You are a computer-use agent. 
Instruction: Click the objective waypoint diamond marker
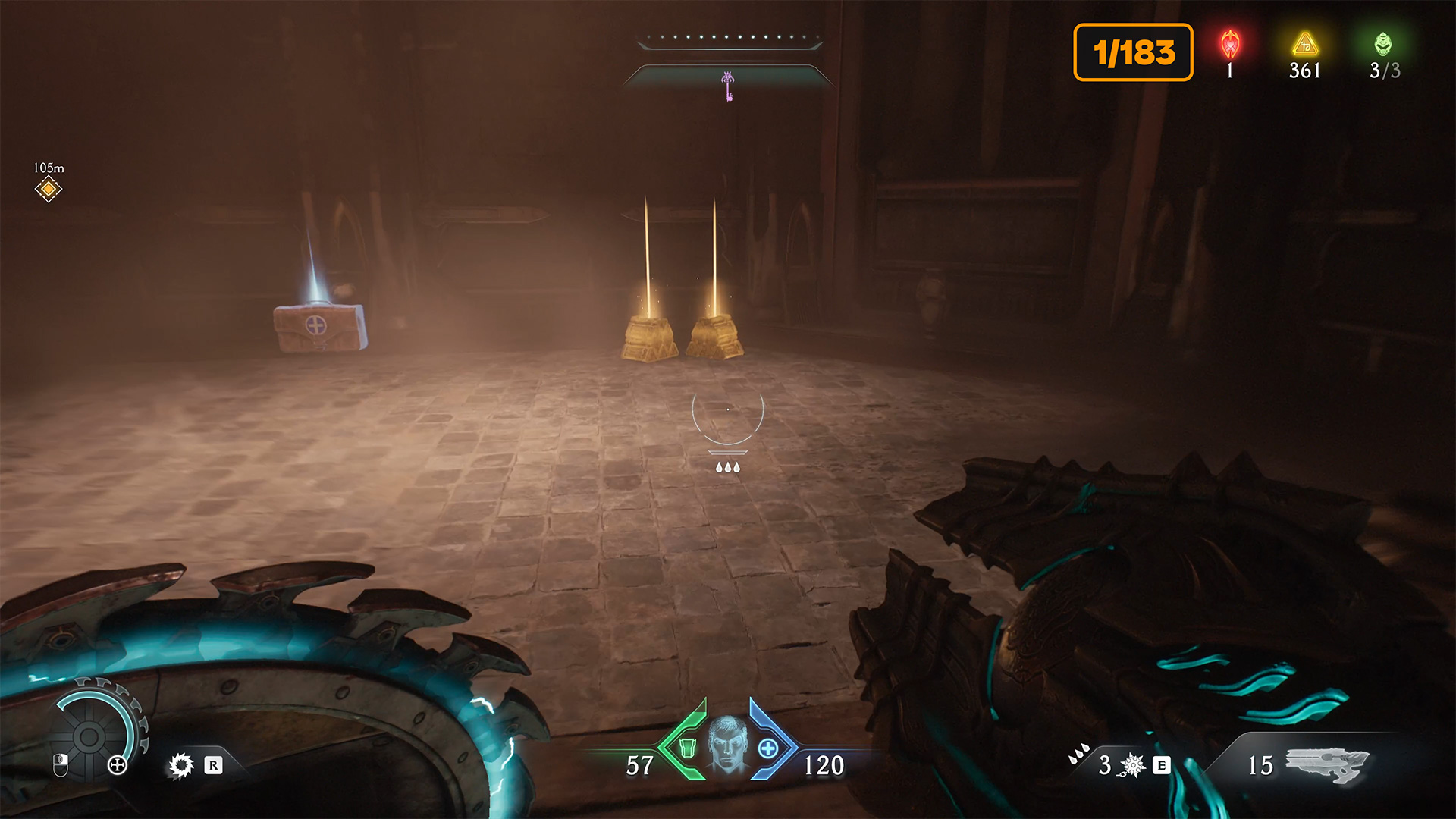tap(49, 189)
